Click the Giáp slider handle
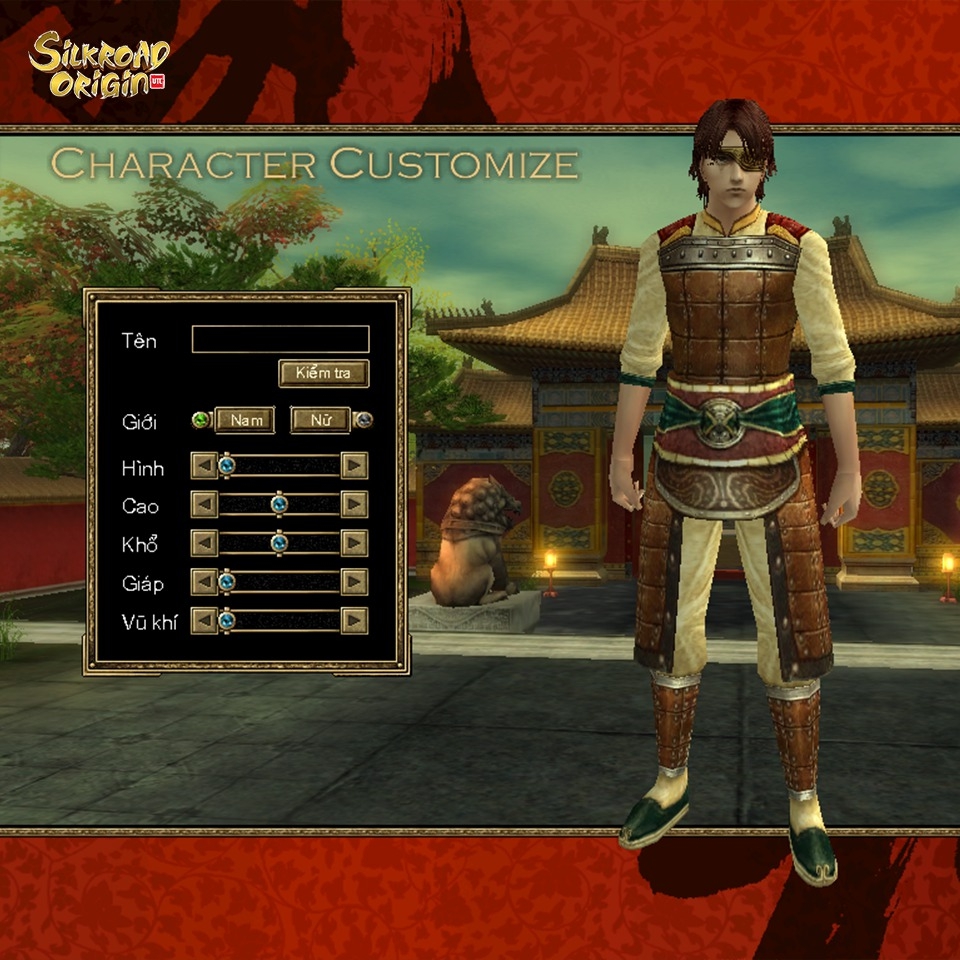960x960 pixels. point(227,581)
